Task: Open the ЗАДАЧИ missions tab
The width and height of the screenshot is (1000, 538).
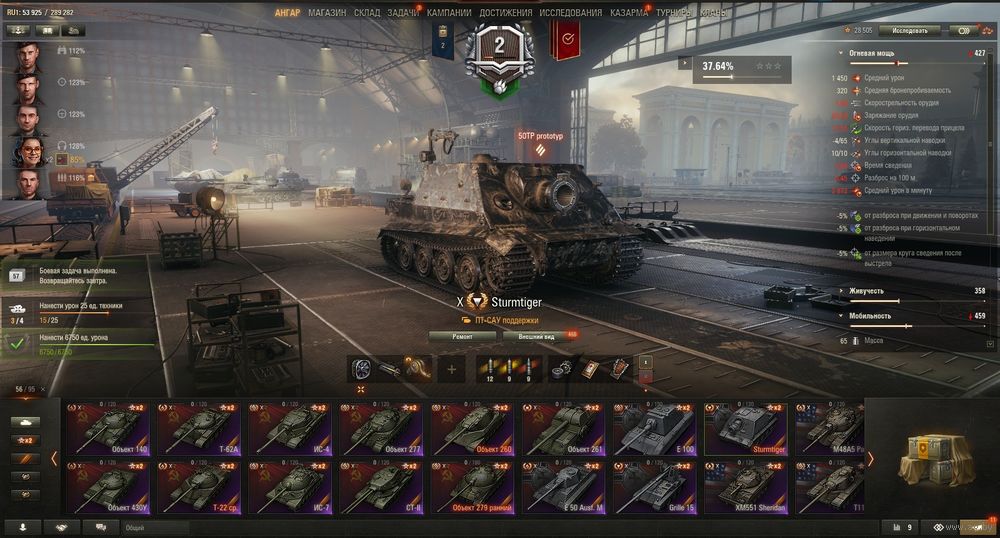Action: 403,13
